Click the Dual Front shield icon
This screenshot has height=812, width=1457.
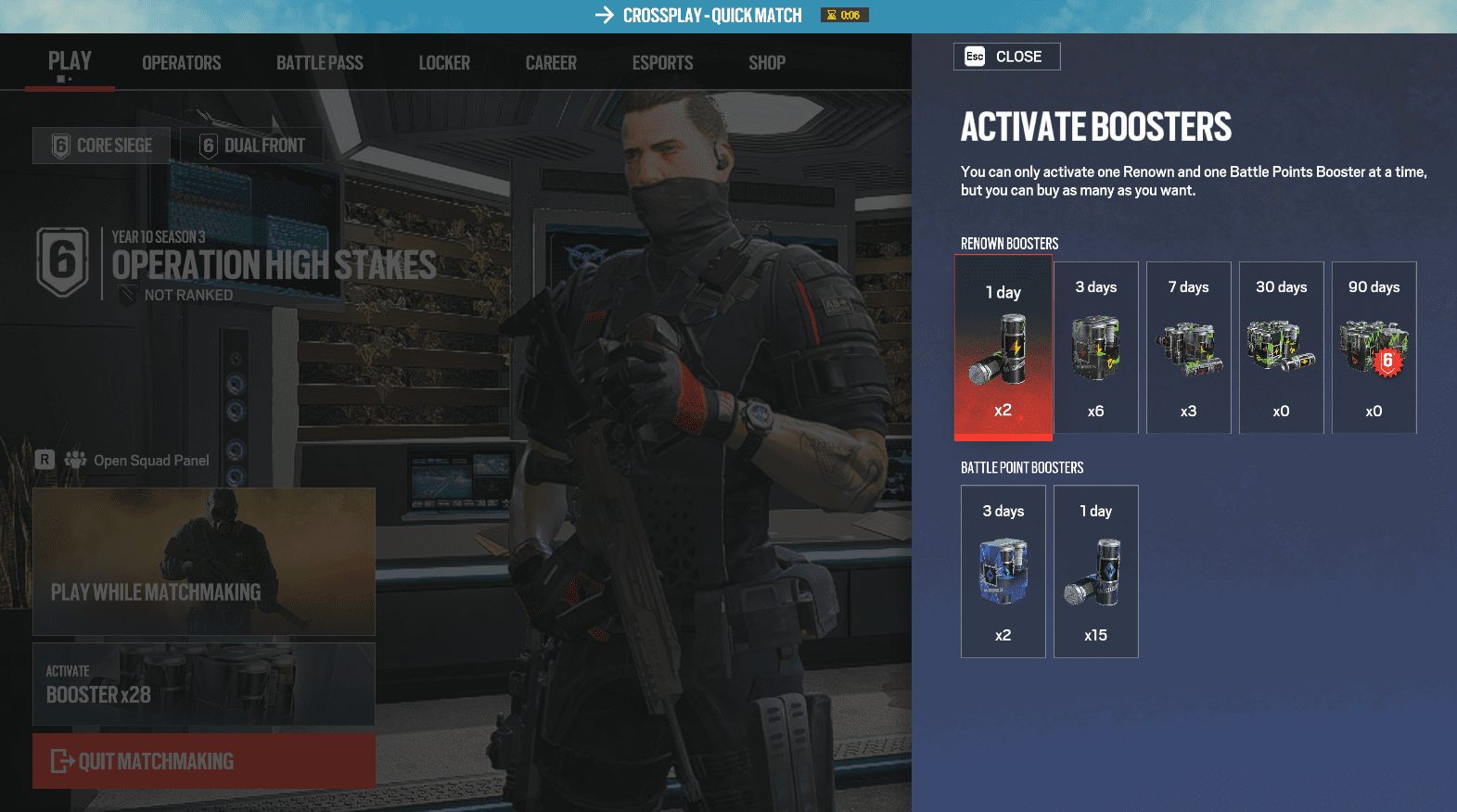click(207, 145)
